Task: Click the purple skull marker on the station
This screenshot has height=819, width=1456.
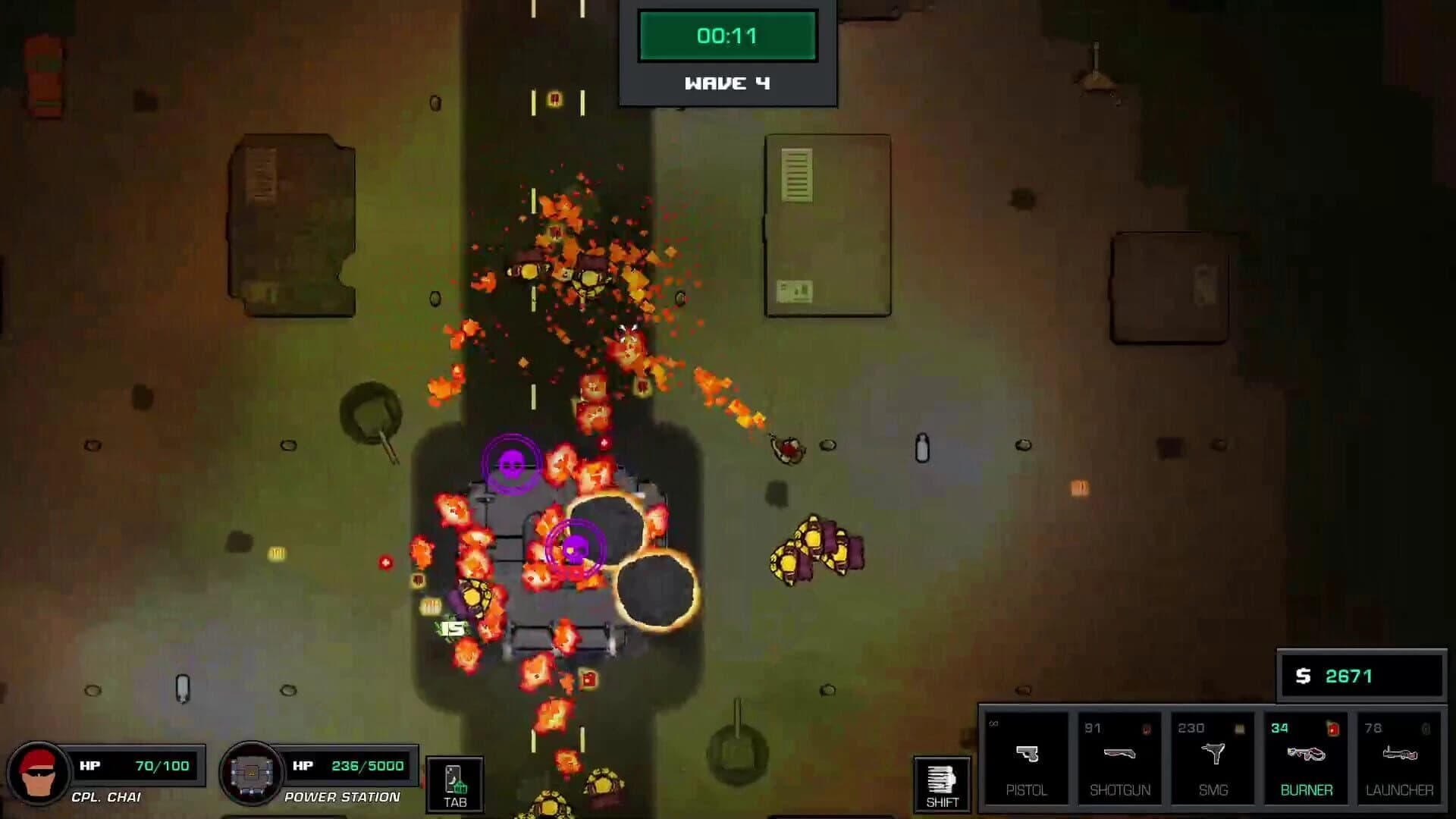Action: click(577, 548)
